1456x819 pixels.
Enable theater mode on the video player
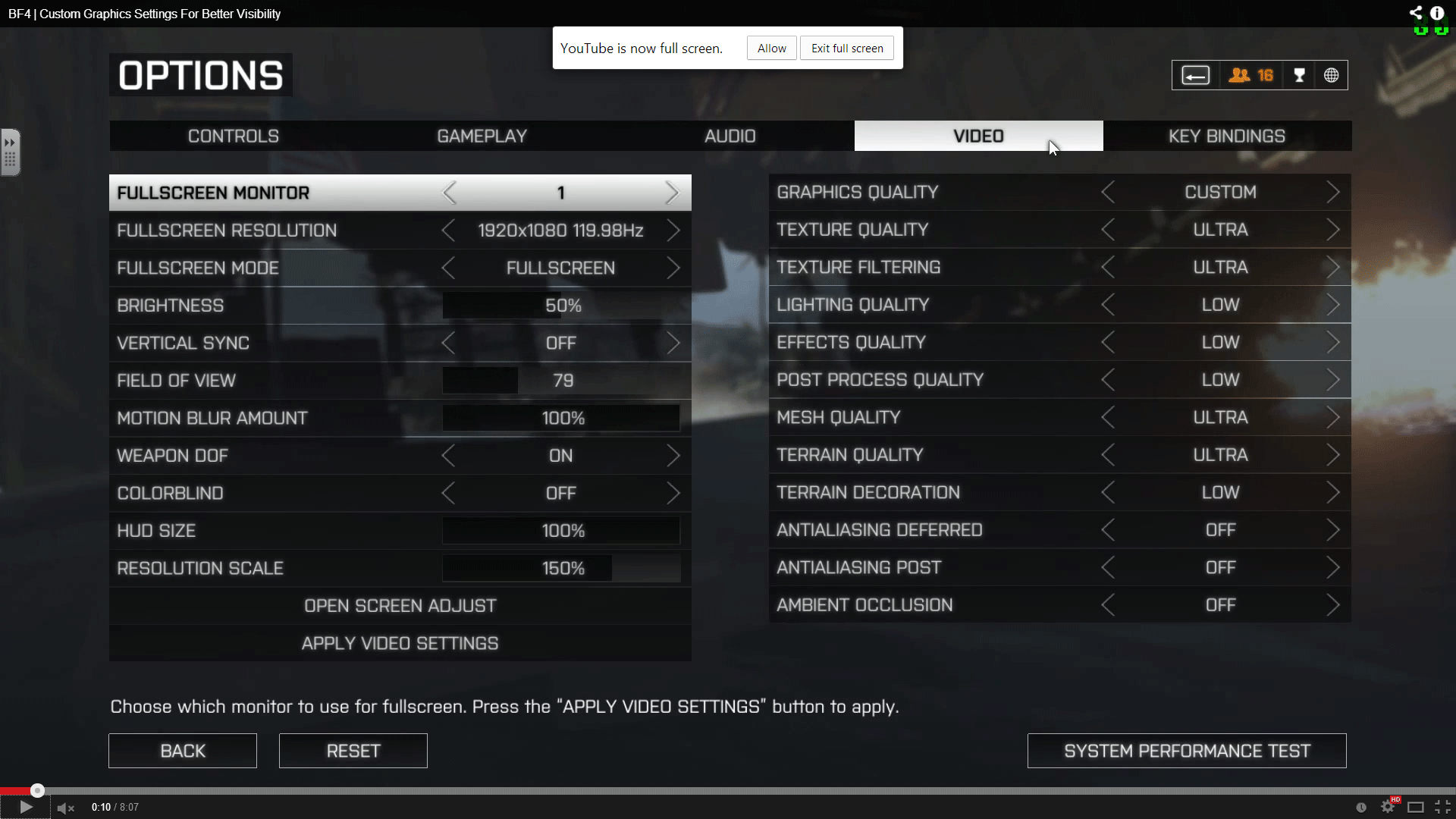(x=1417, y=806)
